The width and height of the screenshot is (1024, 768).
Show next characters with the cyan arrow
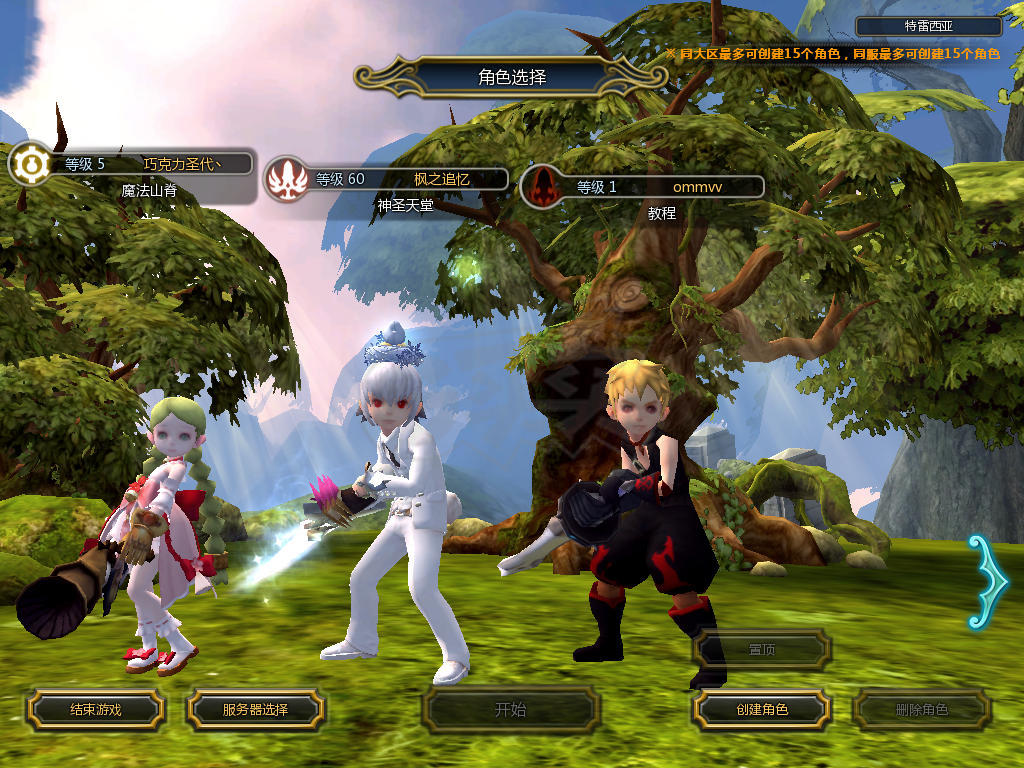(986, 582)
